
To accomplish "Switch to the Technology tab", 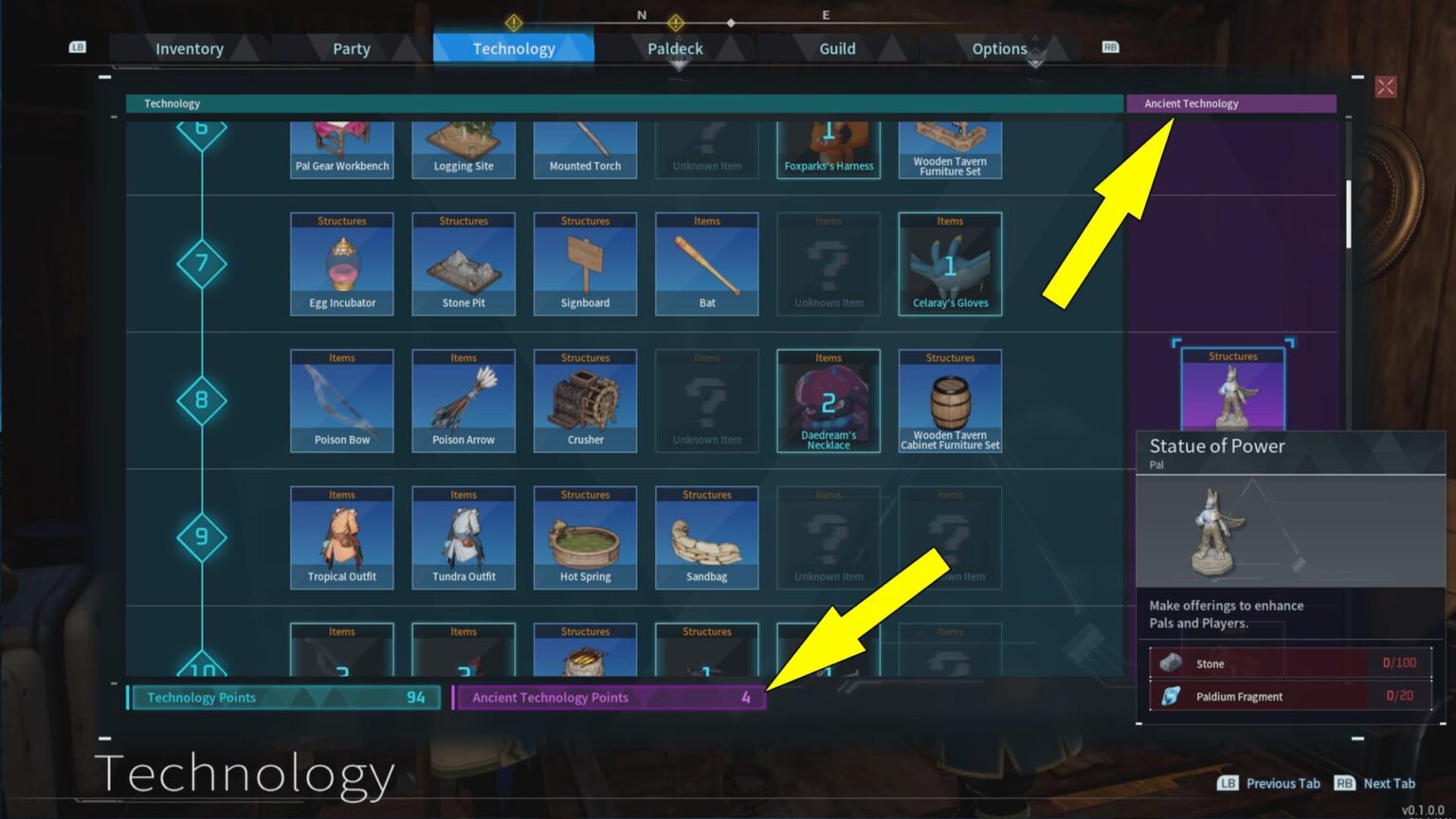I will [513, 48].
